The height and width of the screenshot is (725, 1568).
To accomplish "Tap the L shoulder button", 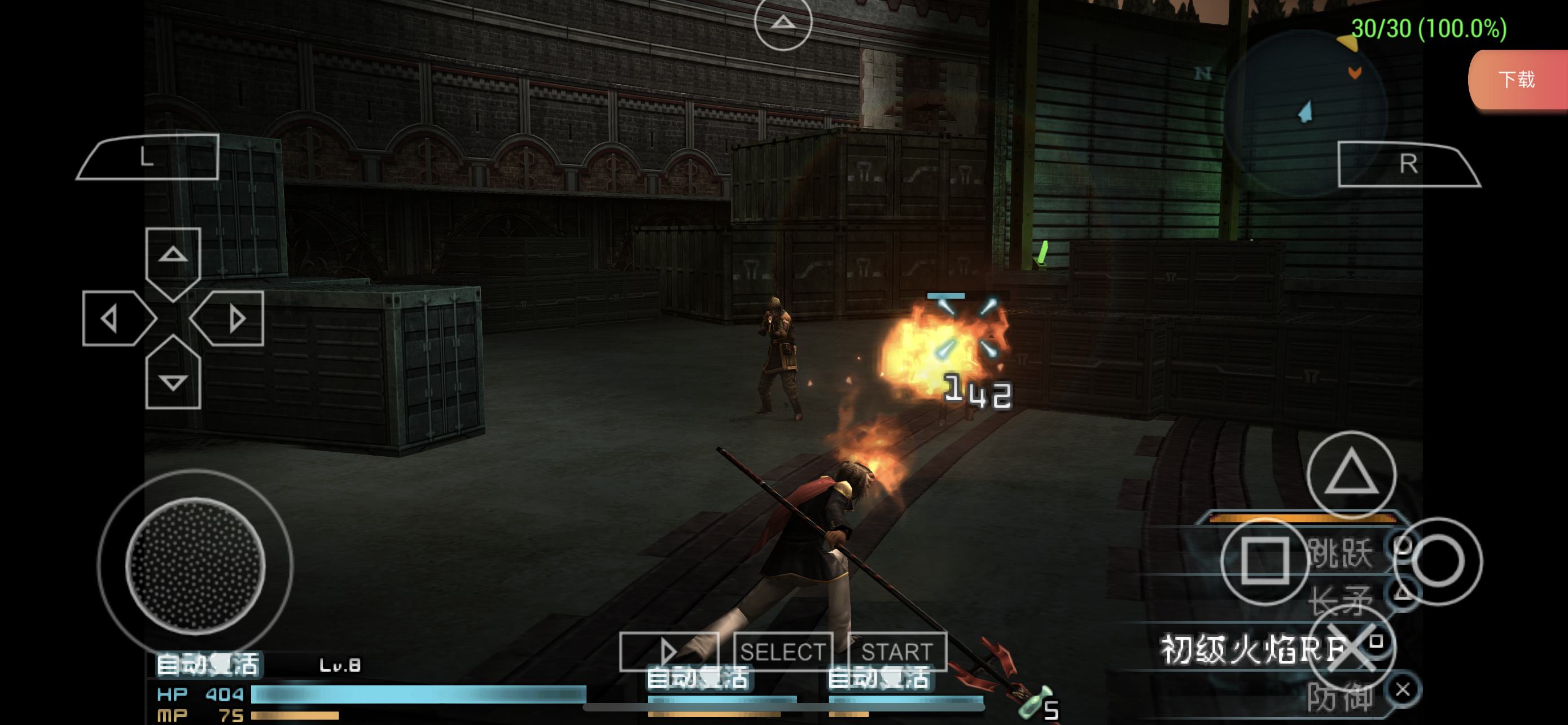I will 149,157.
